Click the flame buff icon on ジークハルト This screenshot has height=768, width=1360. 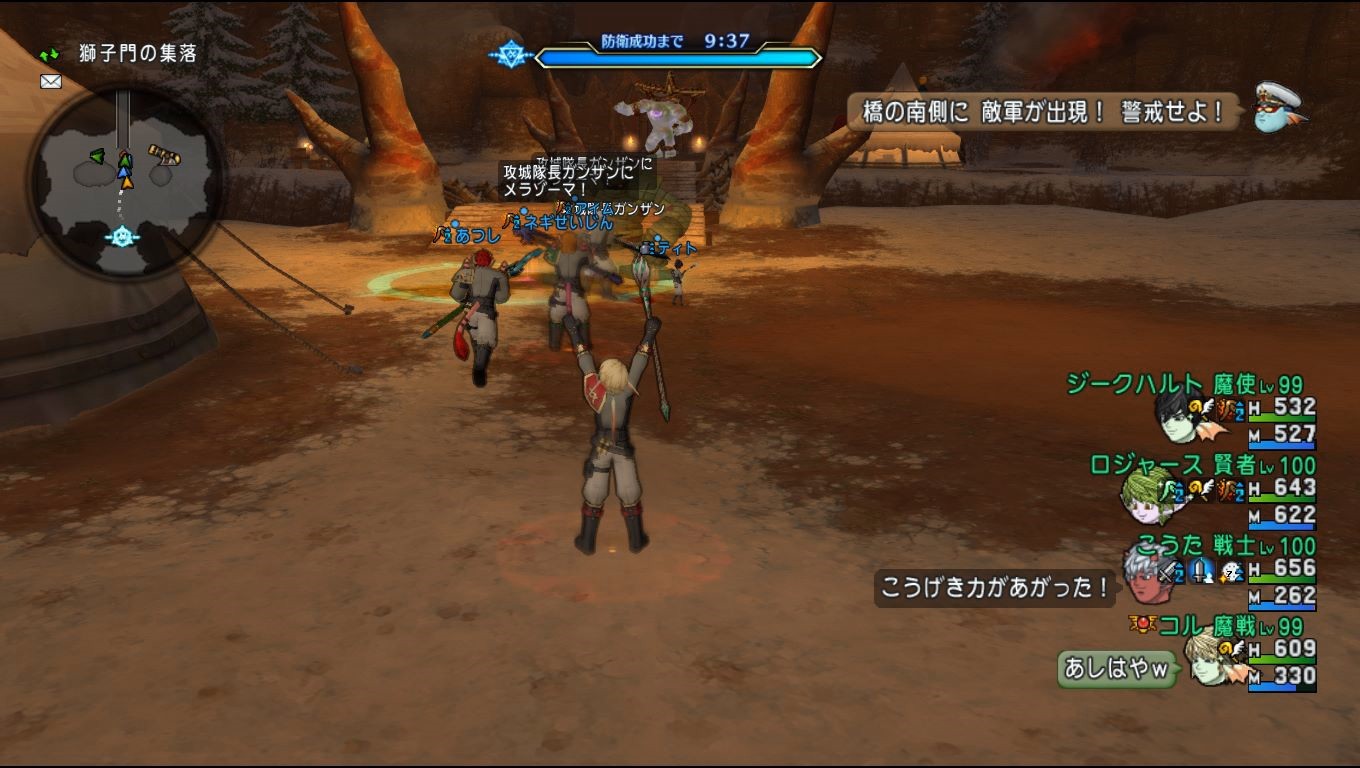(x=1223, y=409)
